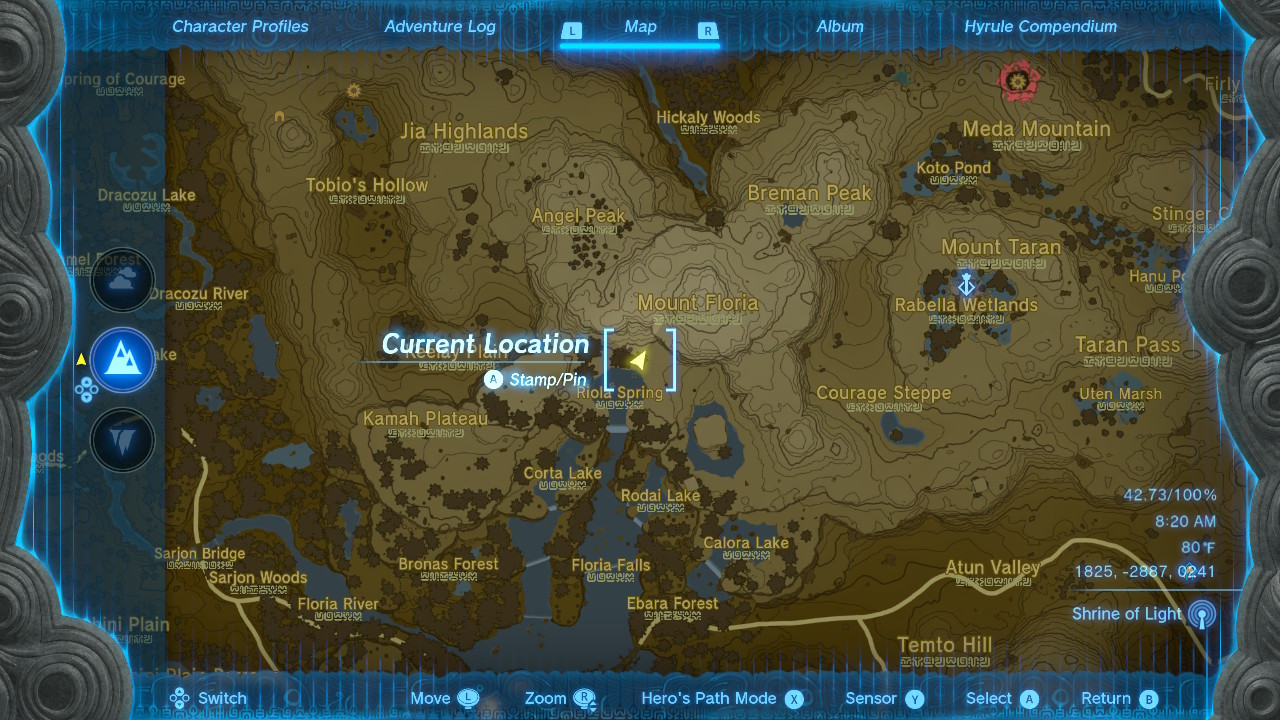
Task: Open the Hyrule Compendium tab
Action: click(x=1040, y=27)
